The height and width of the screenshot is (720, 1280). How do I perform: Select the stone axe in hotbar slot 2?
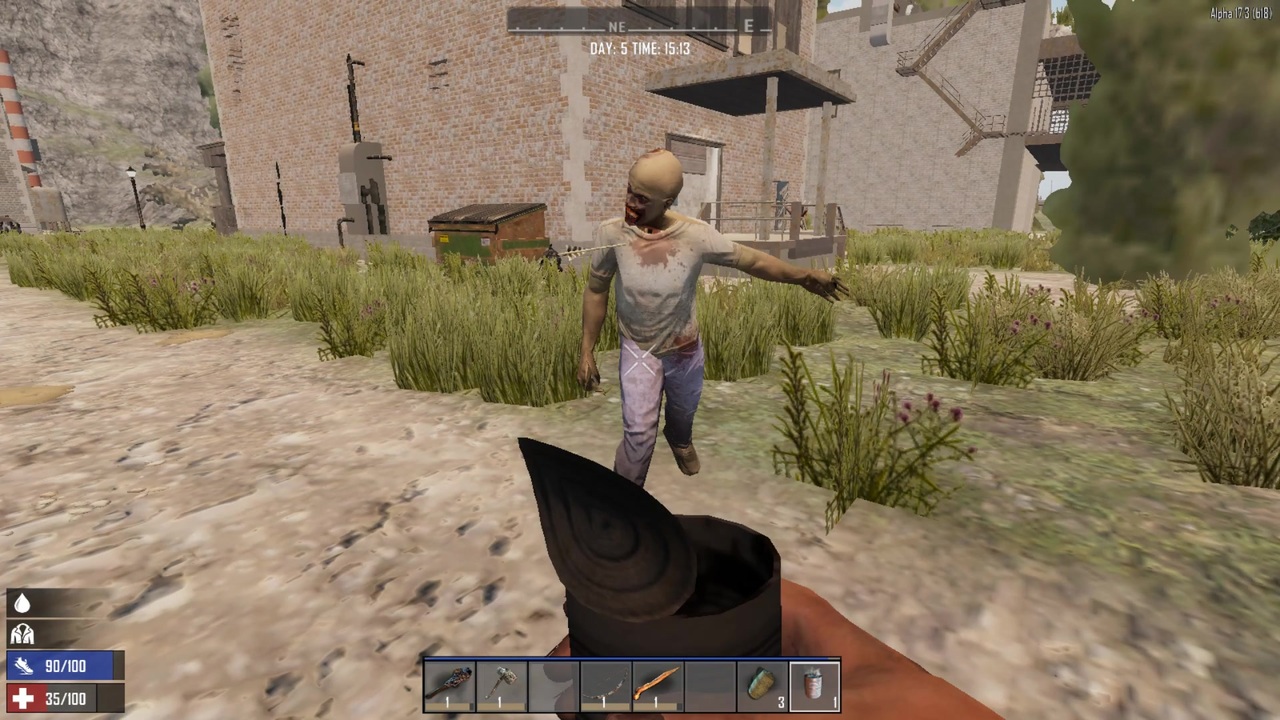501,683
